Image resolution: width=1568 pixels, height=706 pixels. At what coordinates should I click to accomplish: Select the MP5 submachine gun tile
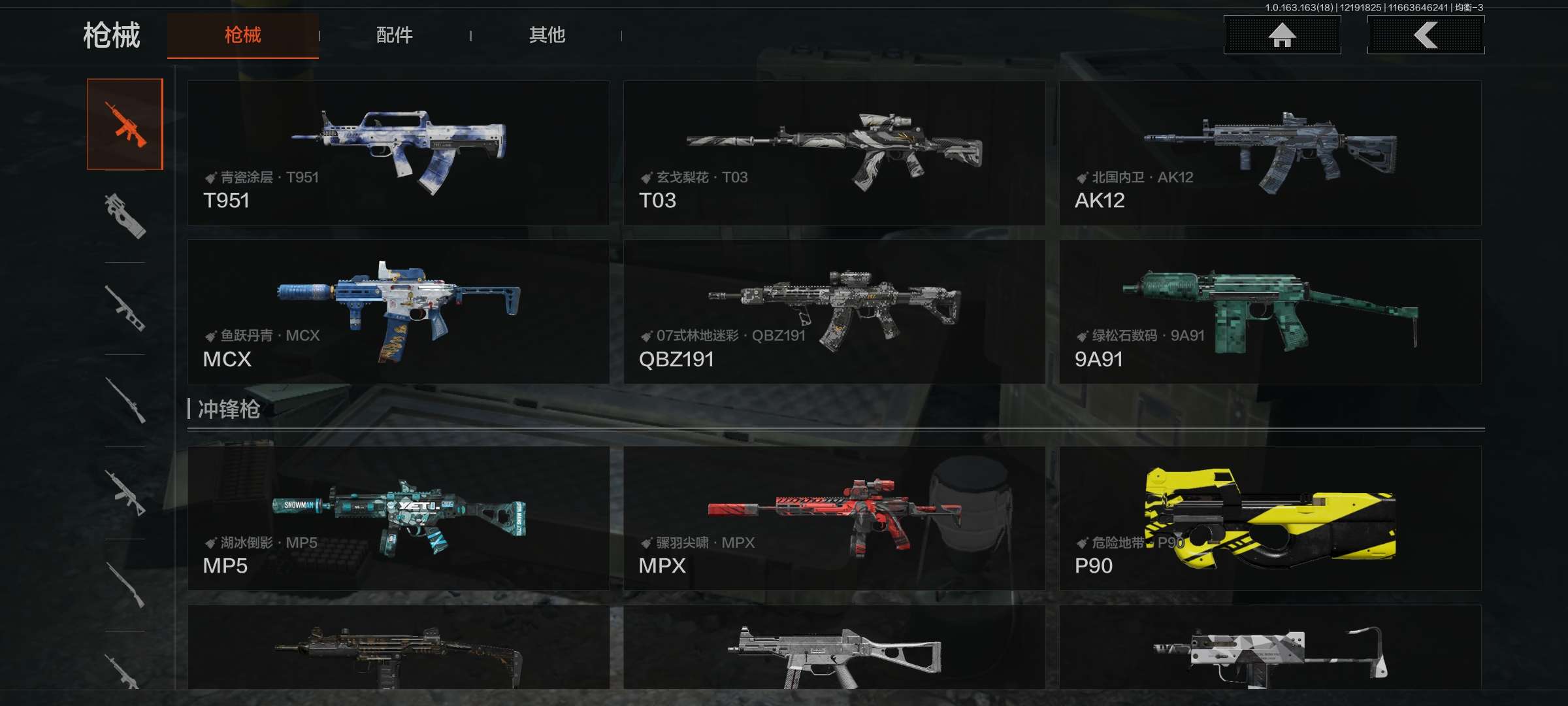point(399,518)
